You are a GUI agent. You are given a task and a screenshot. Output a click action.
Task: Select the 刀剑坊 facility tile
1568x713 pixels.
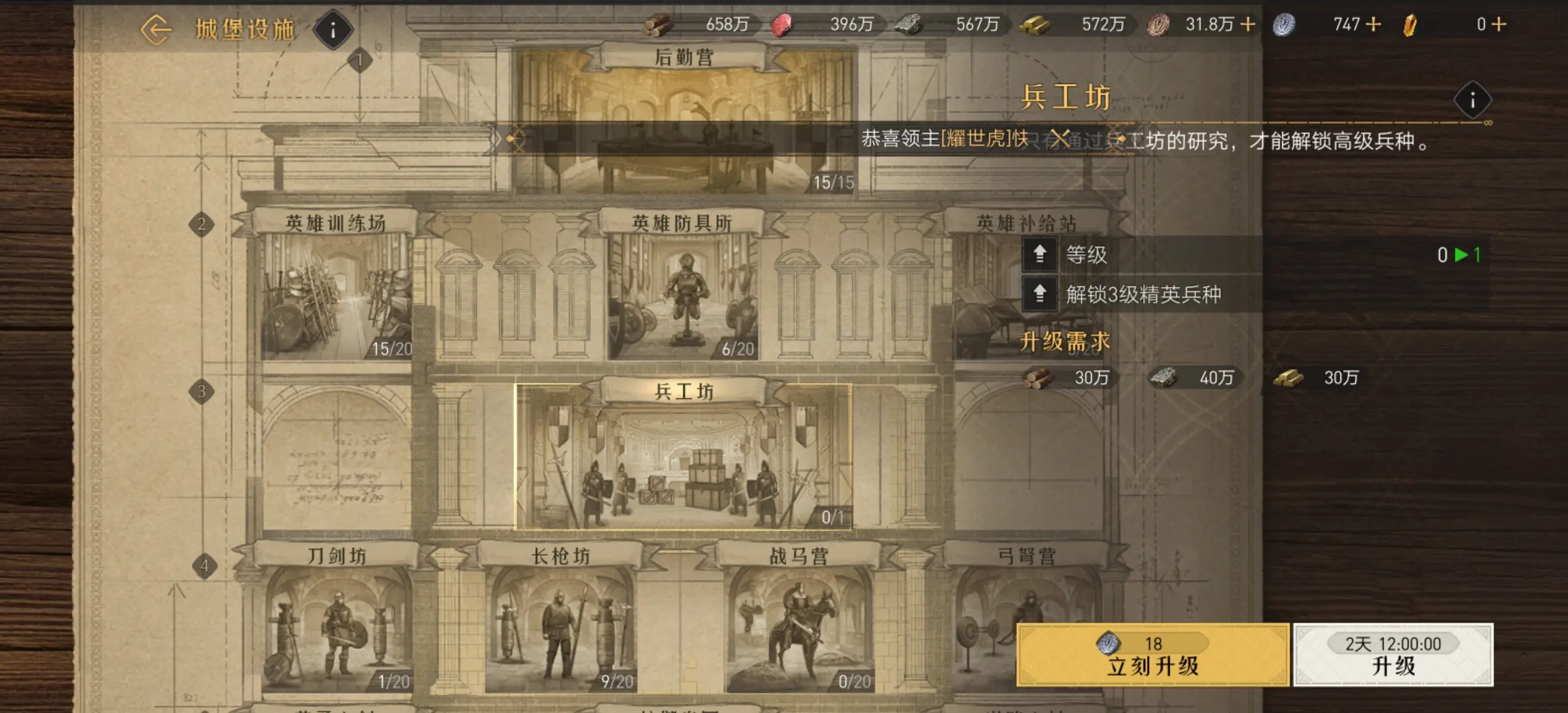point(337,621)
